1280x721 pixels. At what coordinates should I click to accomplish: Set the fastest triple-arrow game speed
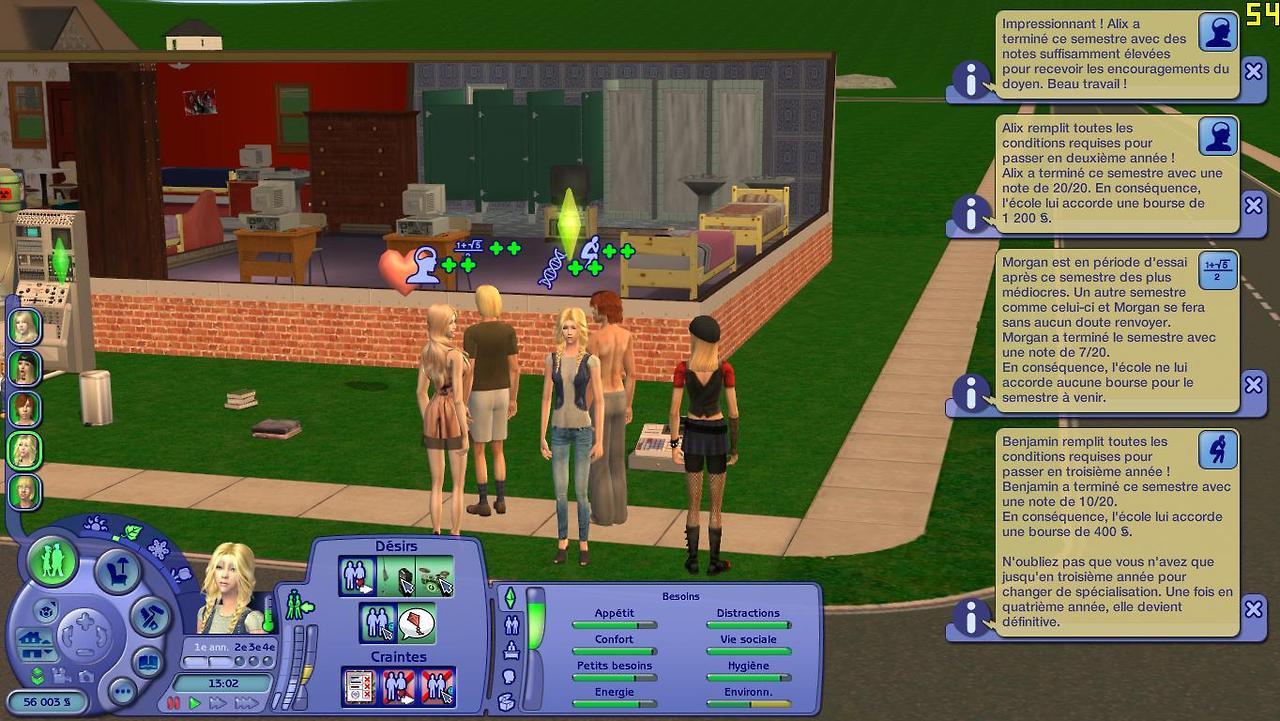[x=246, y=703]
